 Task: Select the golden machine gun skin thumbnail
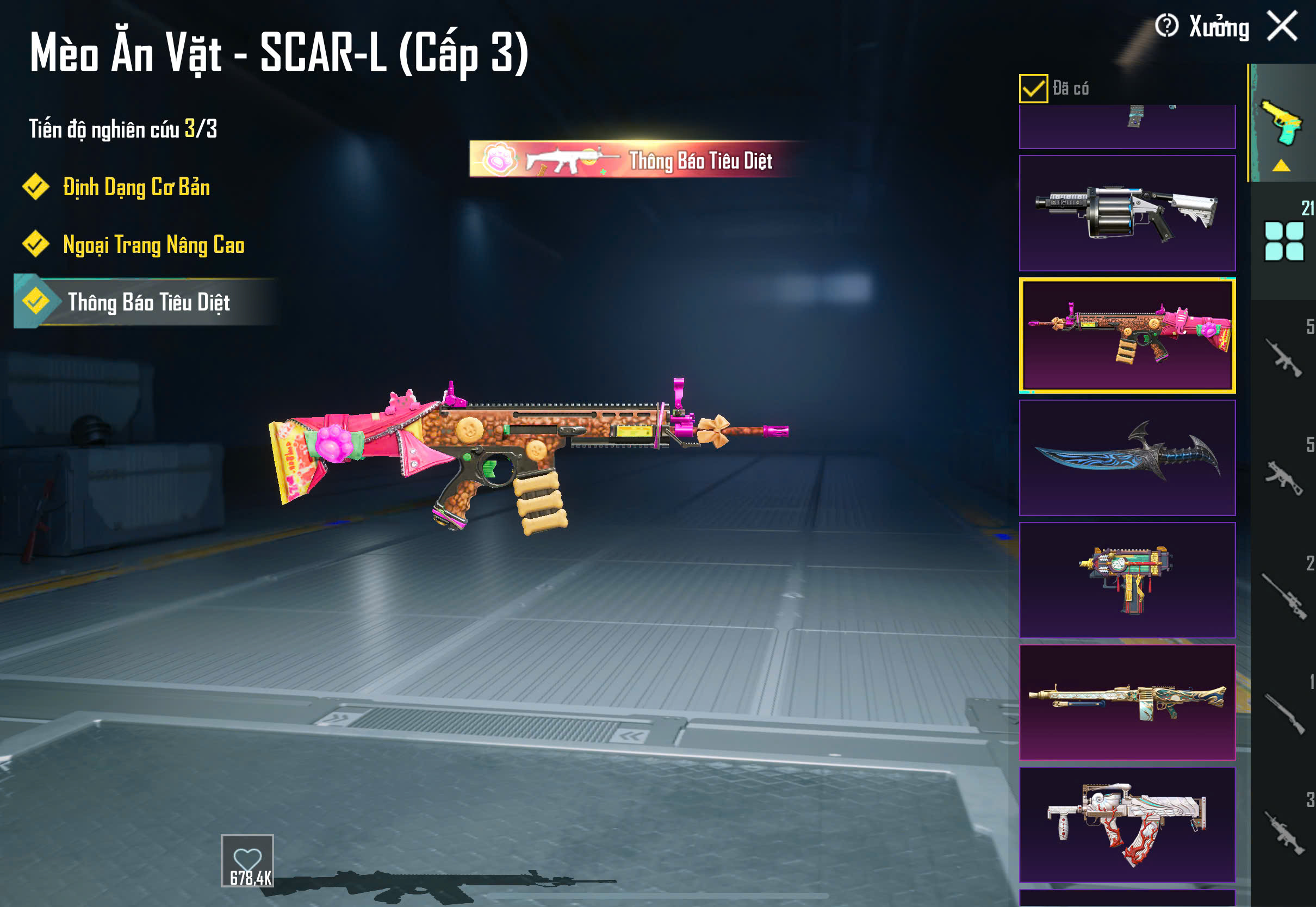(1127, 703)
